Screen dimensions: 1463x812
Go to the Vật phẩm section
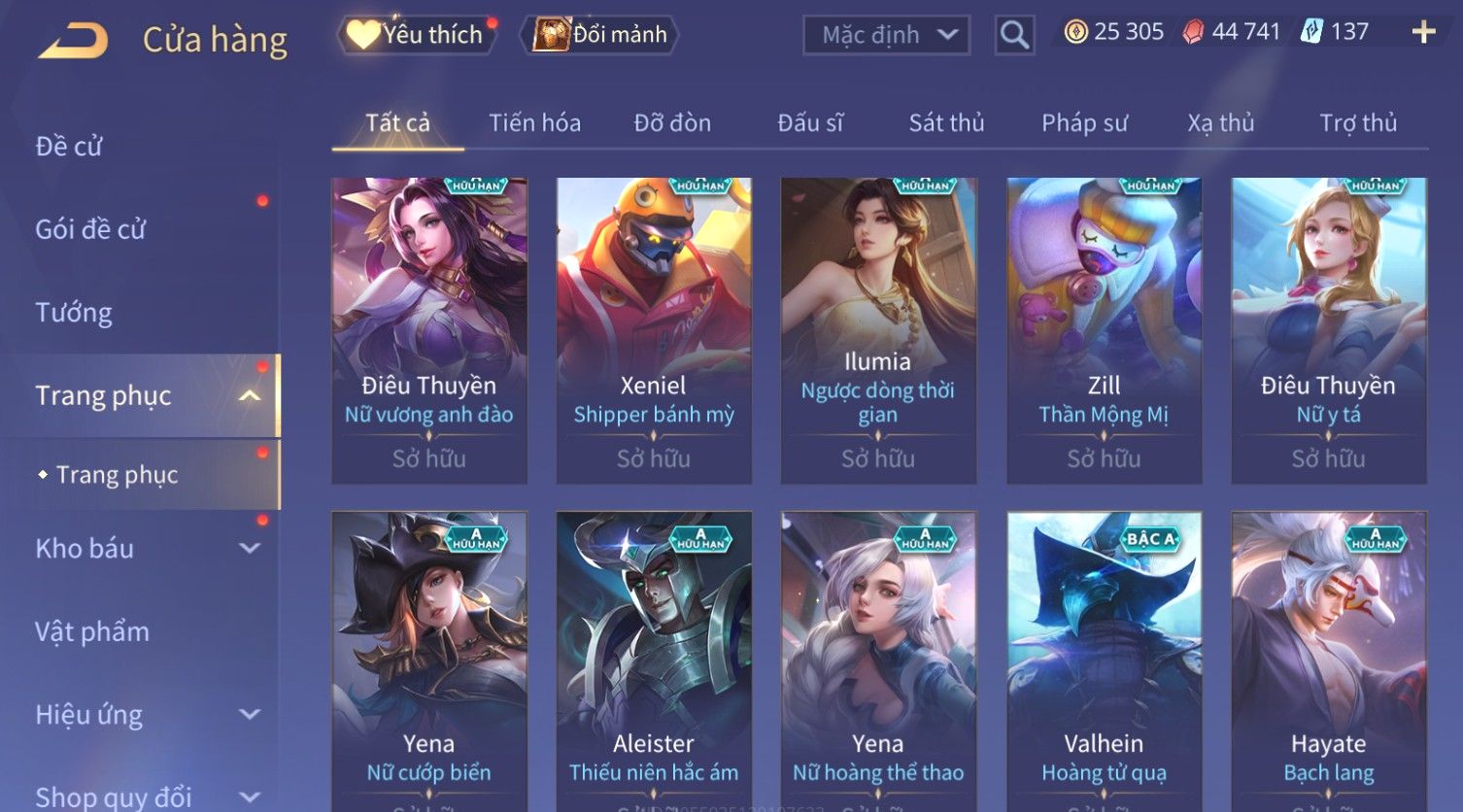92,632
